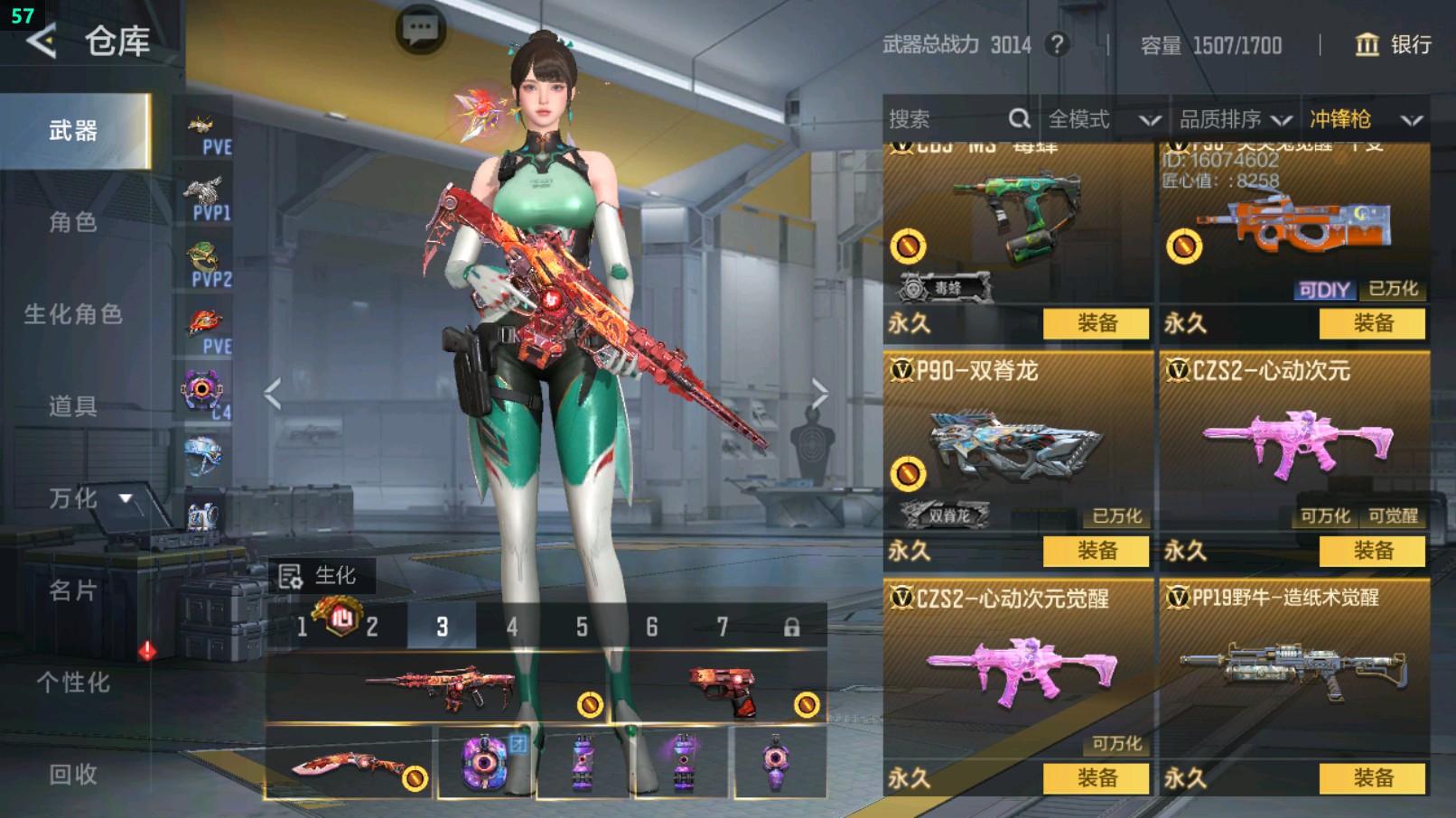This screenshot has height=818, width=1456.
Task: Expand the 万化 category
Action: (89, 498)
